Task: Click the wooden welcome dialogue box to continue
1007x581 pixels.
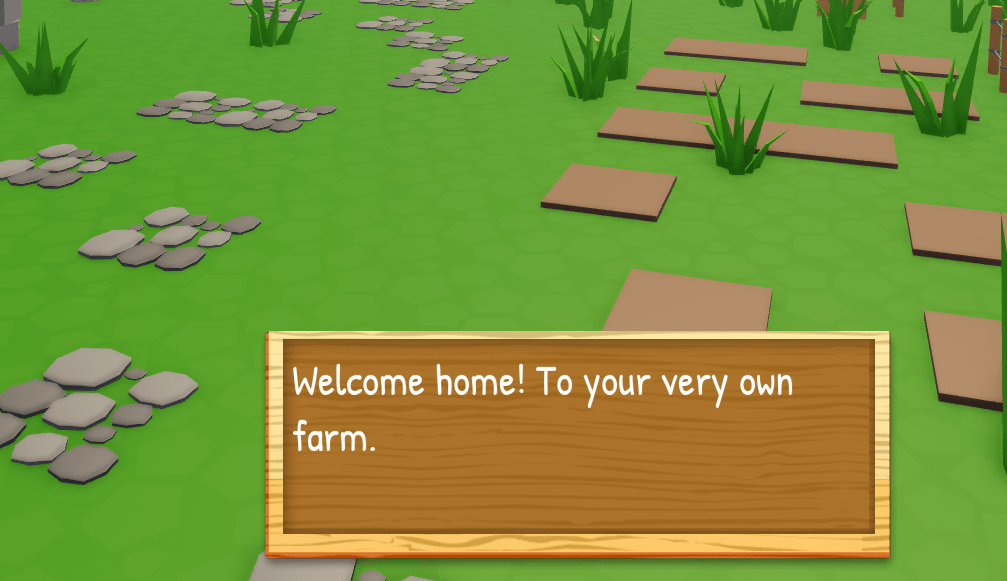Action: pos(577,443)
